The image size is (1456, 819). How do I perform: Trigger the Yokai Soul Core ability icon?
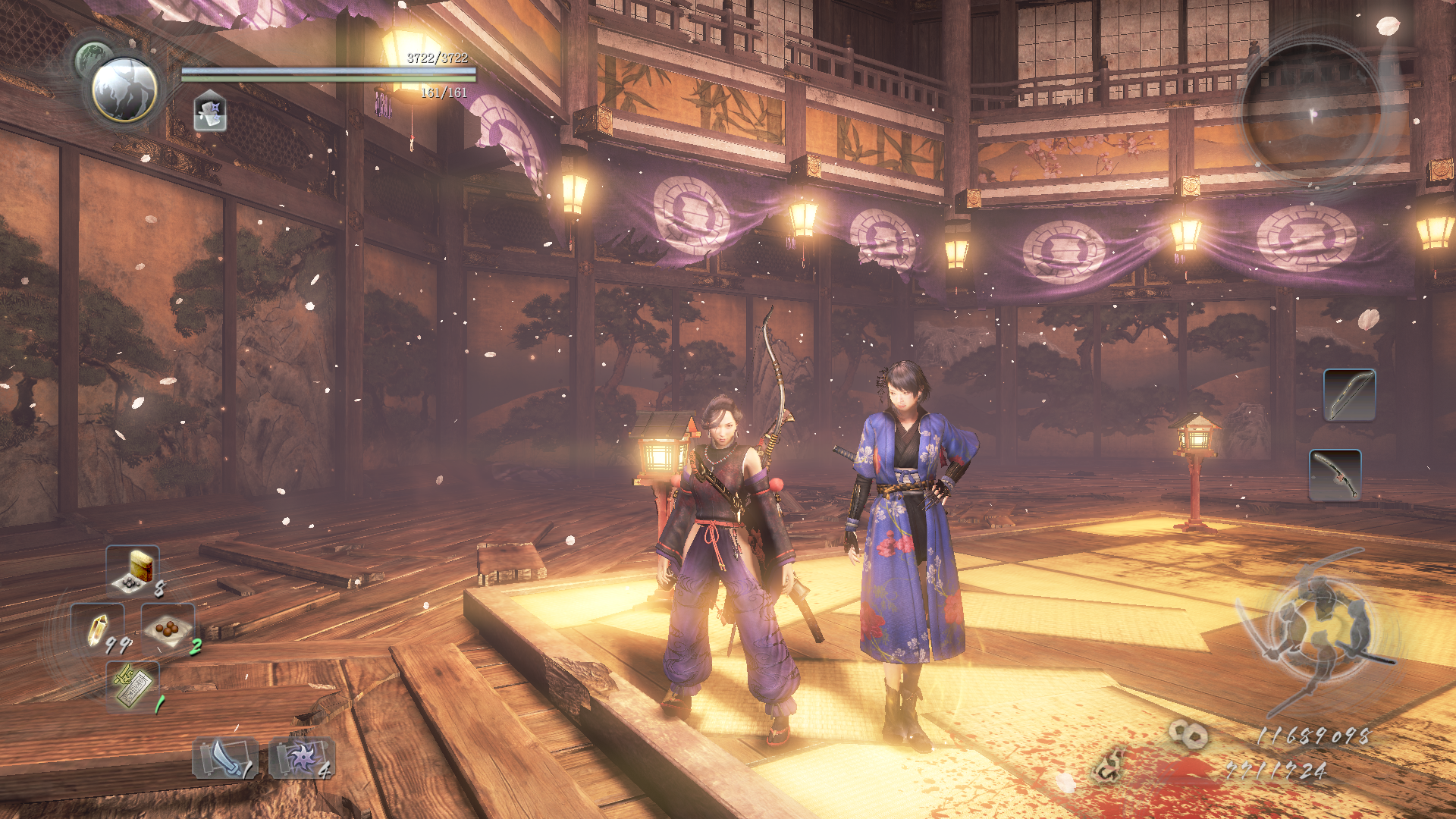210,111
